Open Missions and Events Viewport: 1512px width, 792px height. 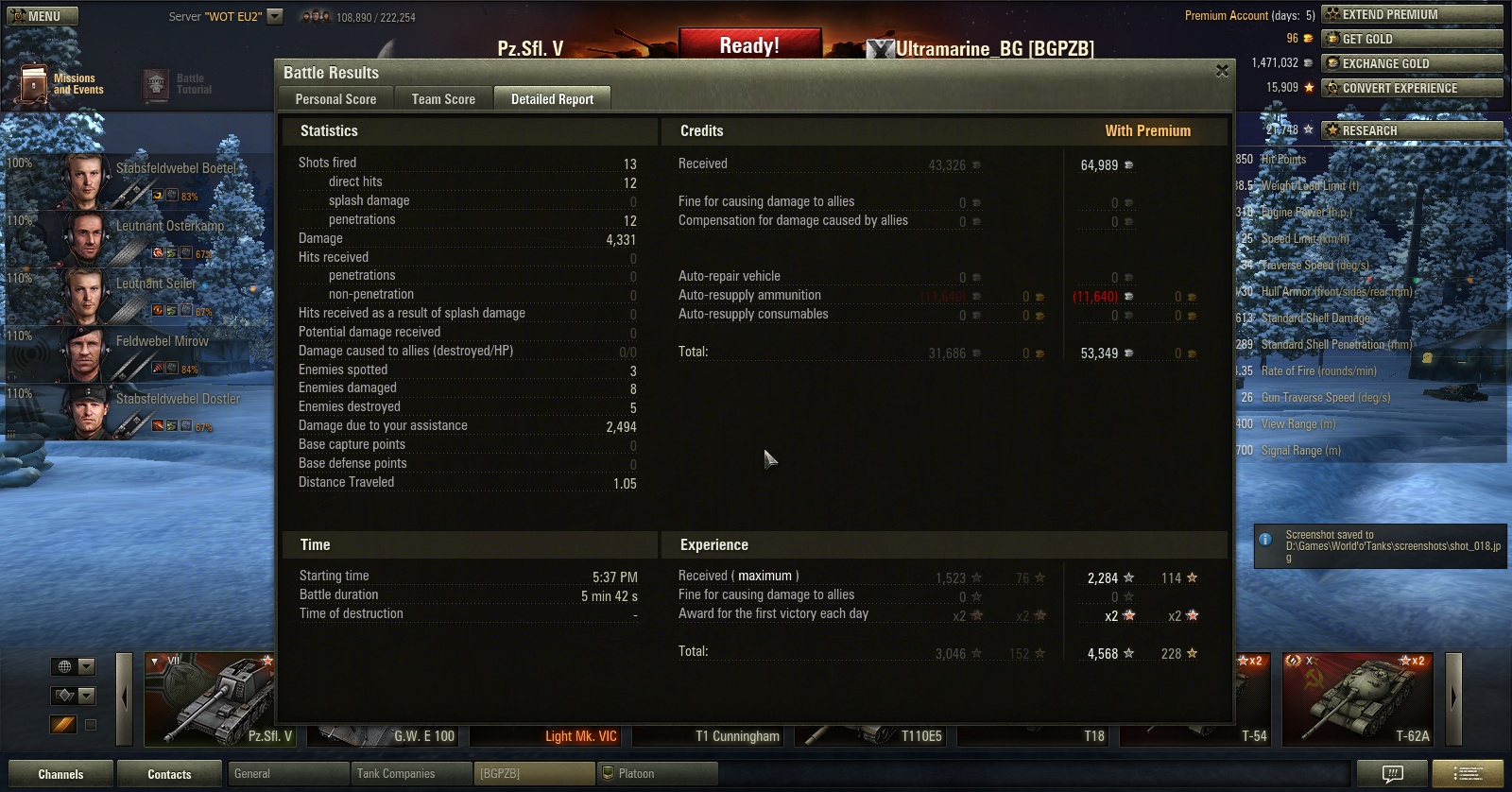(59, 84)
